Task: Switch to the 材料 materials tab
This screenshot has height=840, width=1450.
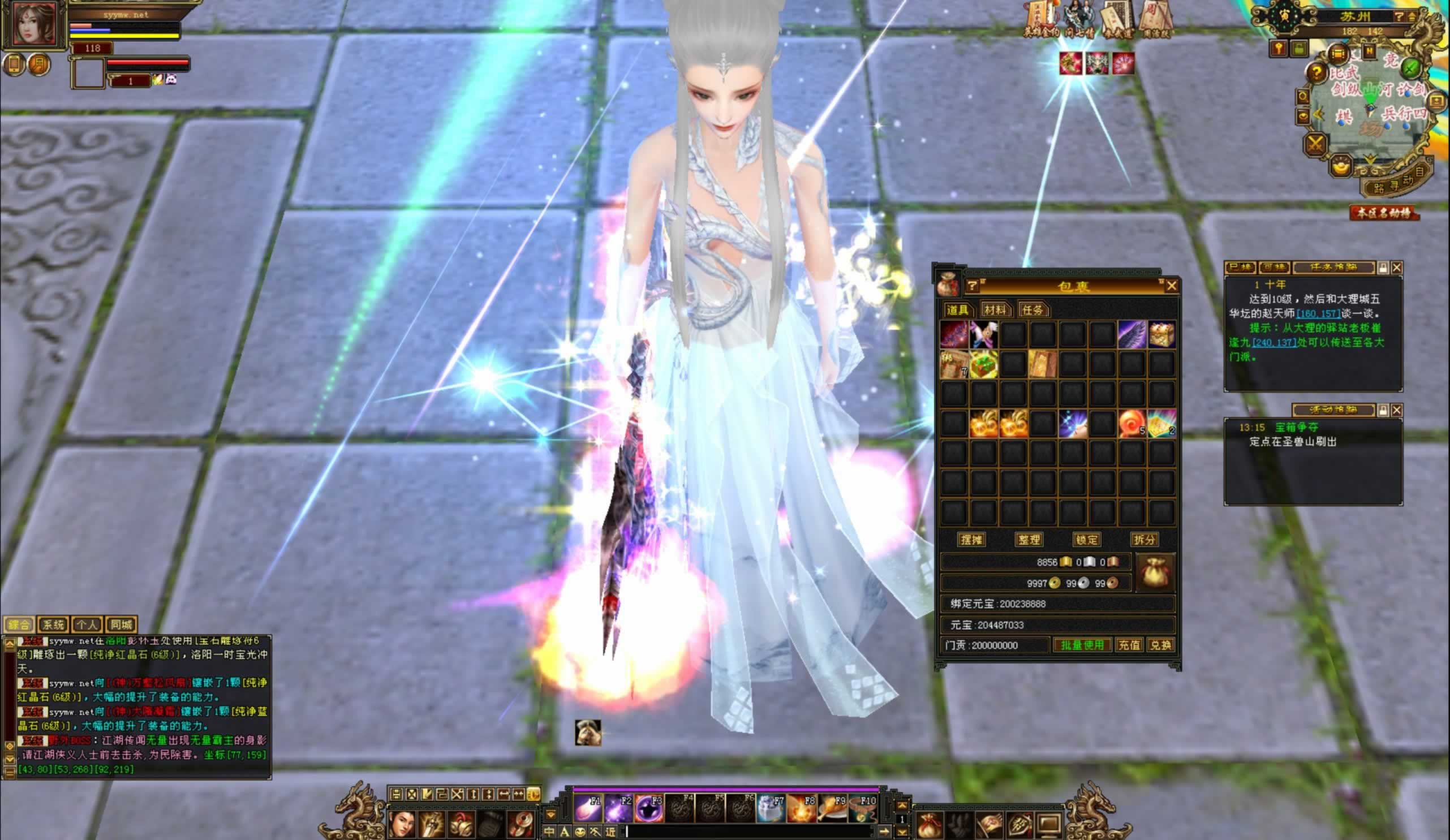Action: click(995, 310)
